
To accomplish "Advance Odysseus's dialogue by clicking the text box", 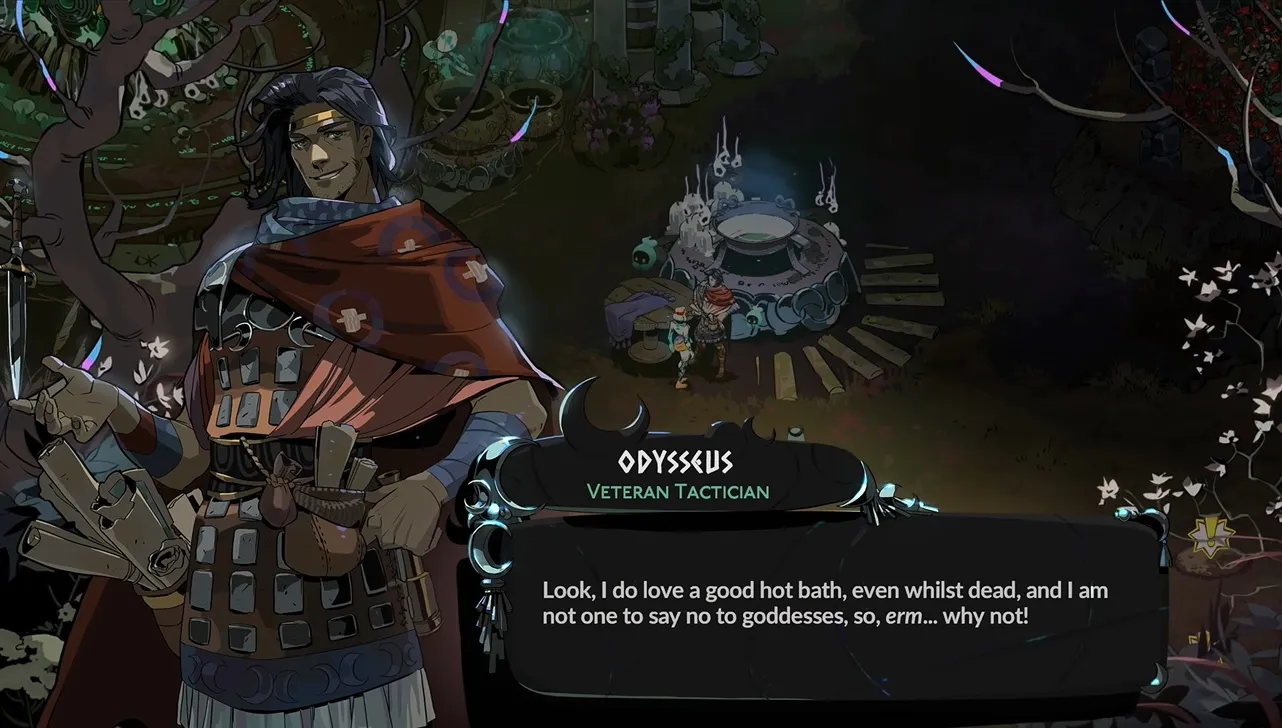I will pyautogui.click(x=825, y=603).
